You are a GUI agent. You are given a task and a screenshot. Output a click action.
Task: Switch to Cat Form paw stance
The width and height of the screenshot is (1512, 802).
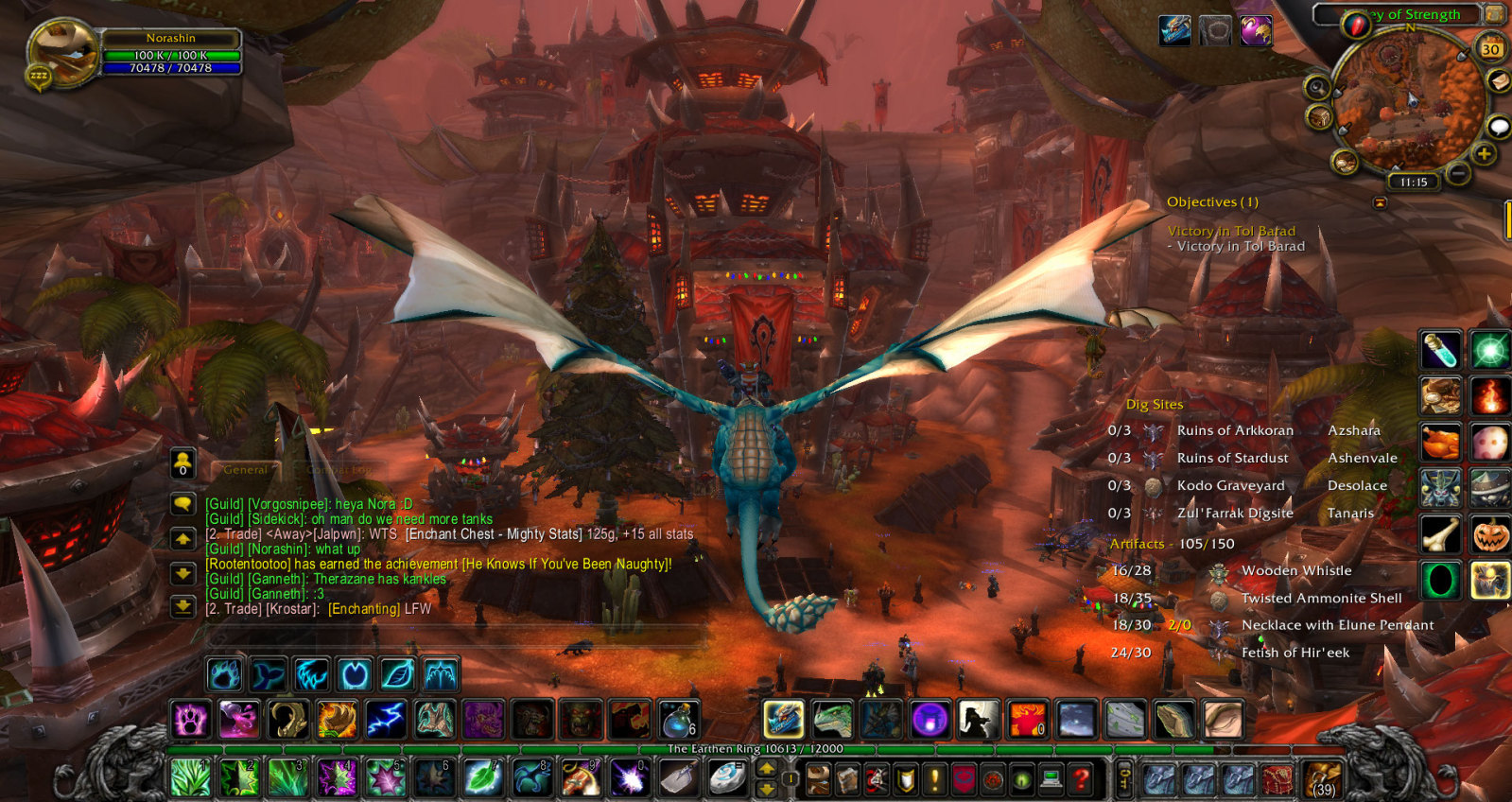coord(225,674)
